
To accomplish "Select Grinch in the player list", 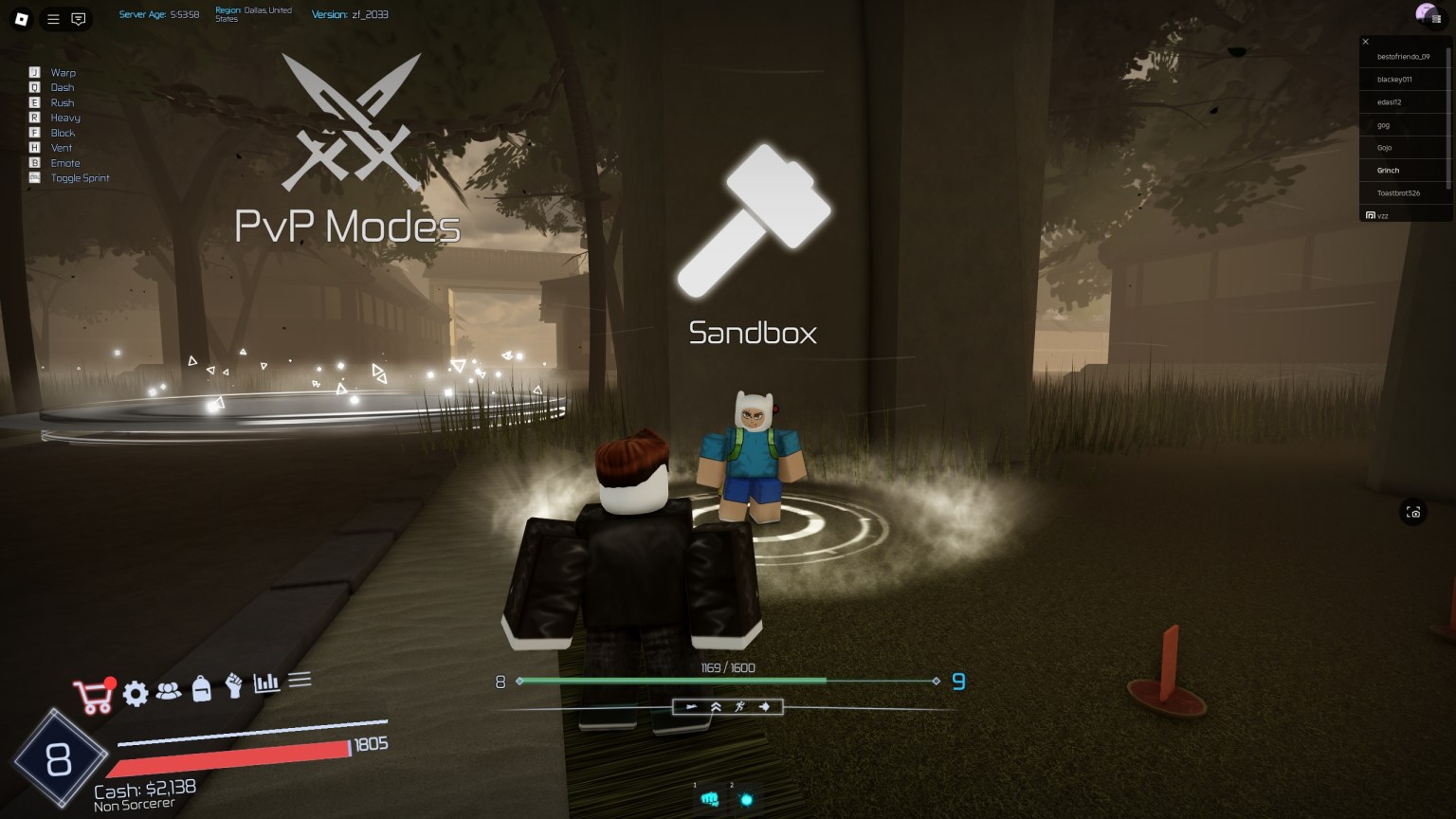I will pyautogui.click(x=1387, y=170).
